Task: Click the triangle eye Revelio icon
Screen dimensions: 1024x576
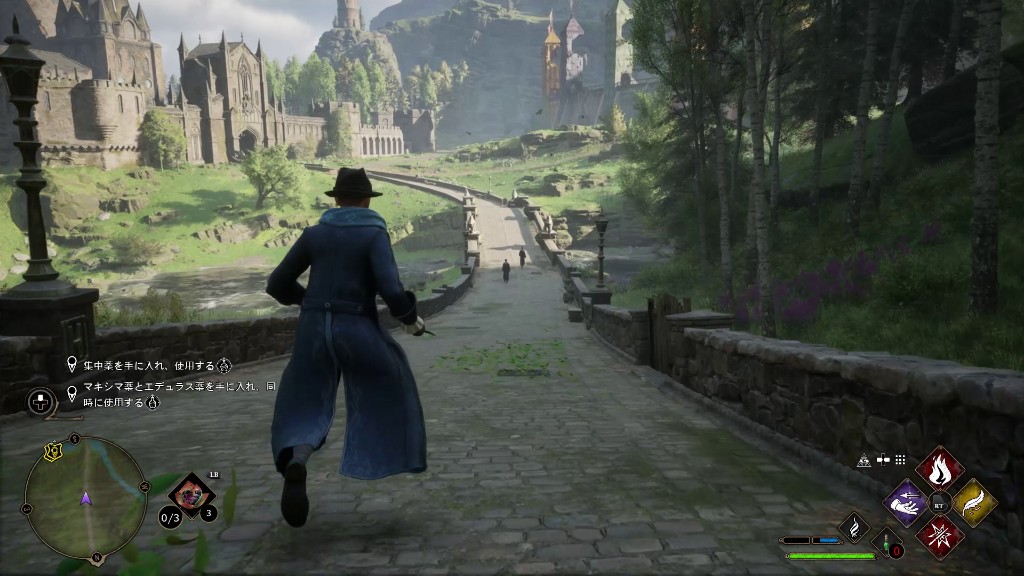Action: 863,460
